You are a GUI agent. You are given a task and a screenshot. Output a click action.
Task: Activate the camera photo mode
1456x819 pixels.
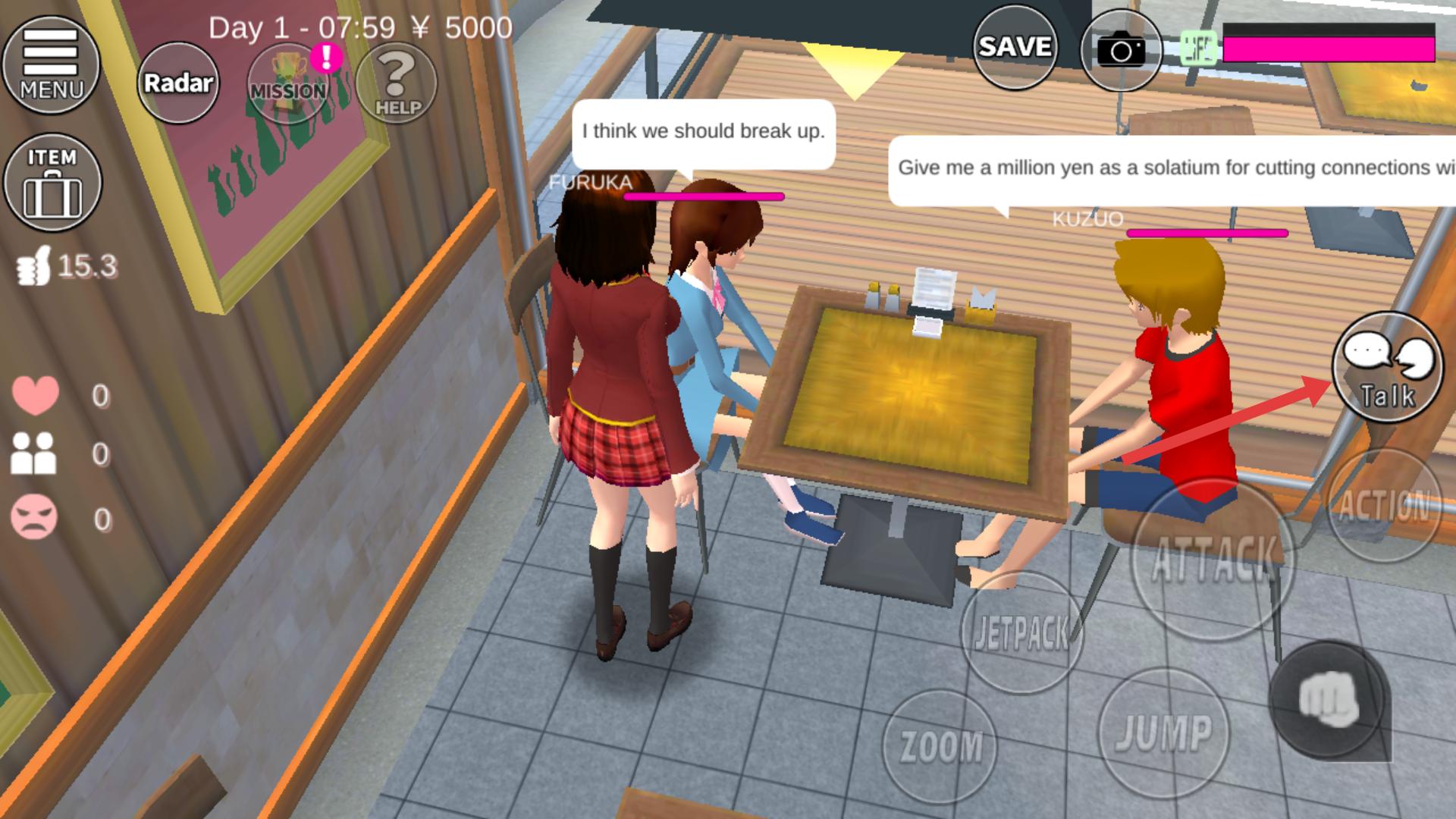(1121, 51)
